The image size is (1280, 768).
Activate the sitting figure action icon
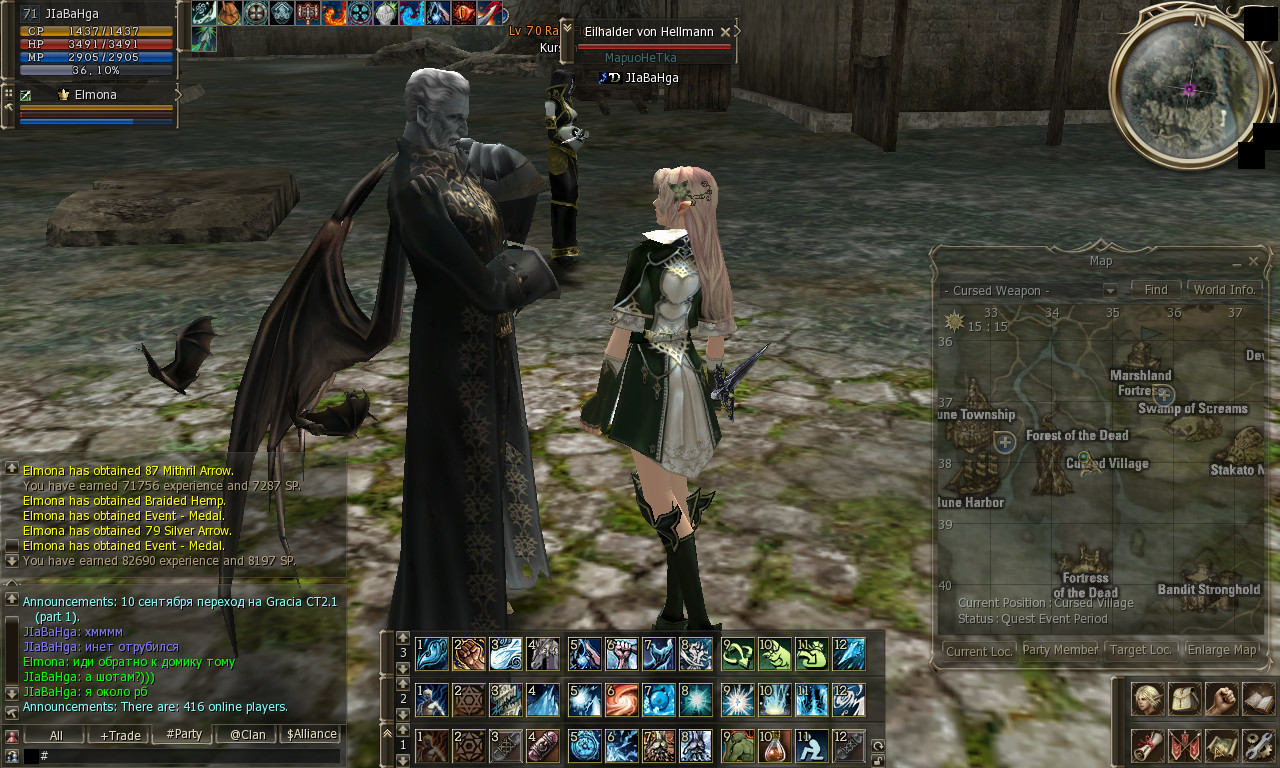pyautogui.click(x=811, y=745)
